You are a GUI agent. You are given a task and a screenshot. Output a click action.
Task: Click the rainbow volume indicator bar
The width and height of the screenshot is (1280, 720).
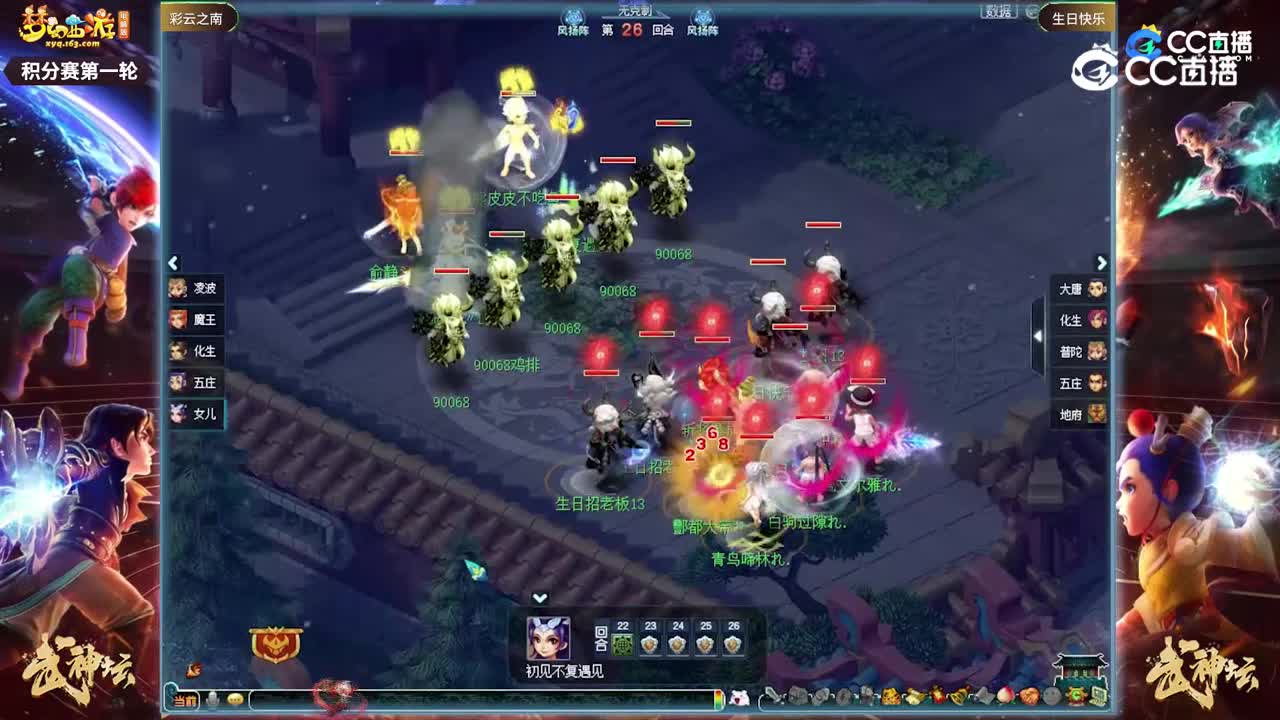(x=718, y=697)
